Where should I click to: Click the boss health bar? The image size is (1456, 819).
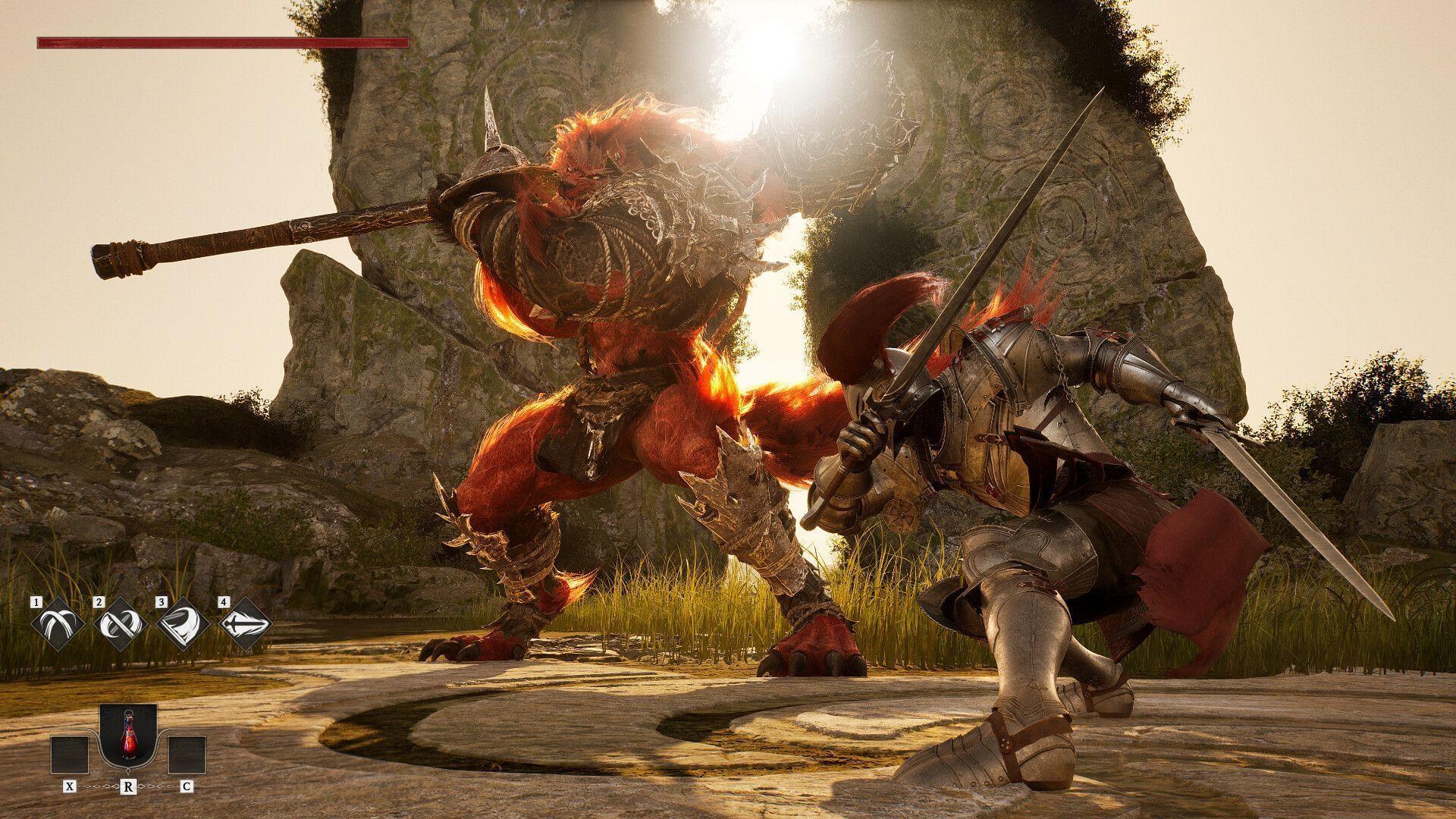[x=220, y=43]
